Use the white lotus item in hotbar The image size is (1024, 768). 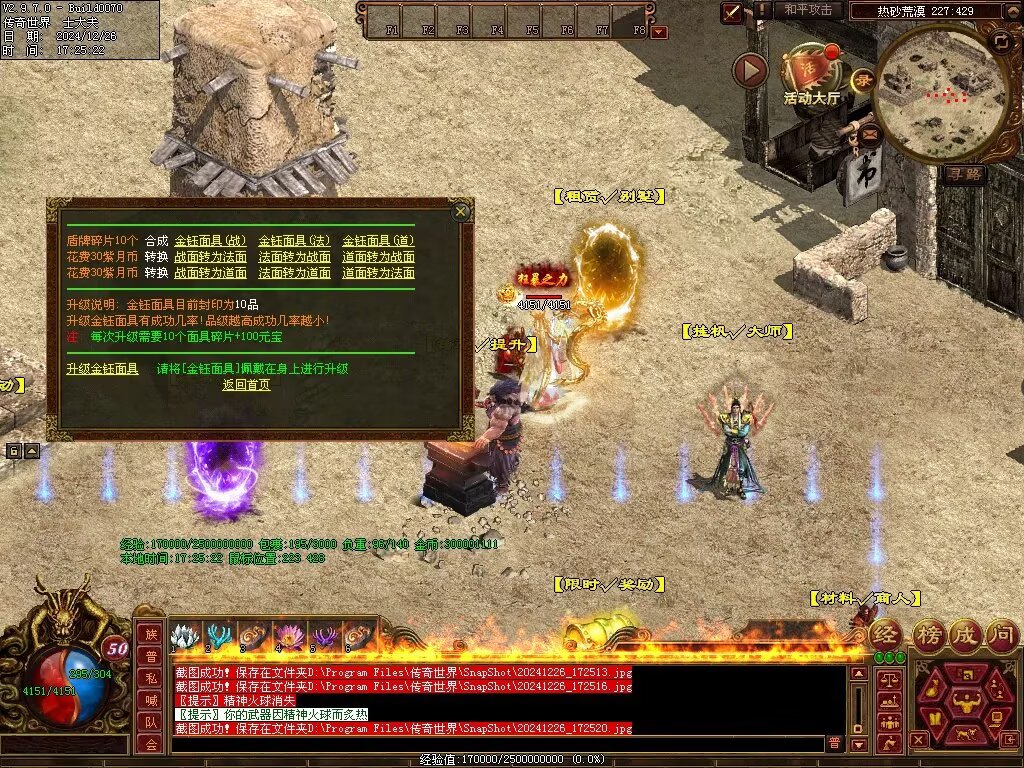tap(183, 636)
